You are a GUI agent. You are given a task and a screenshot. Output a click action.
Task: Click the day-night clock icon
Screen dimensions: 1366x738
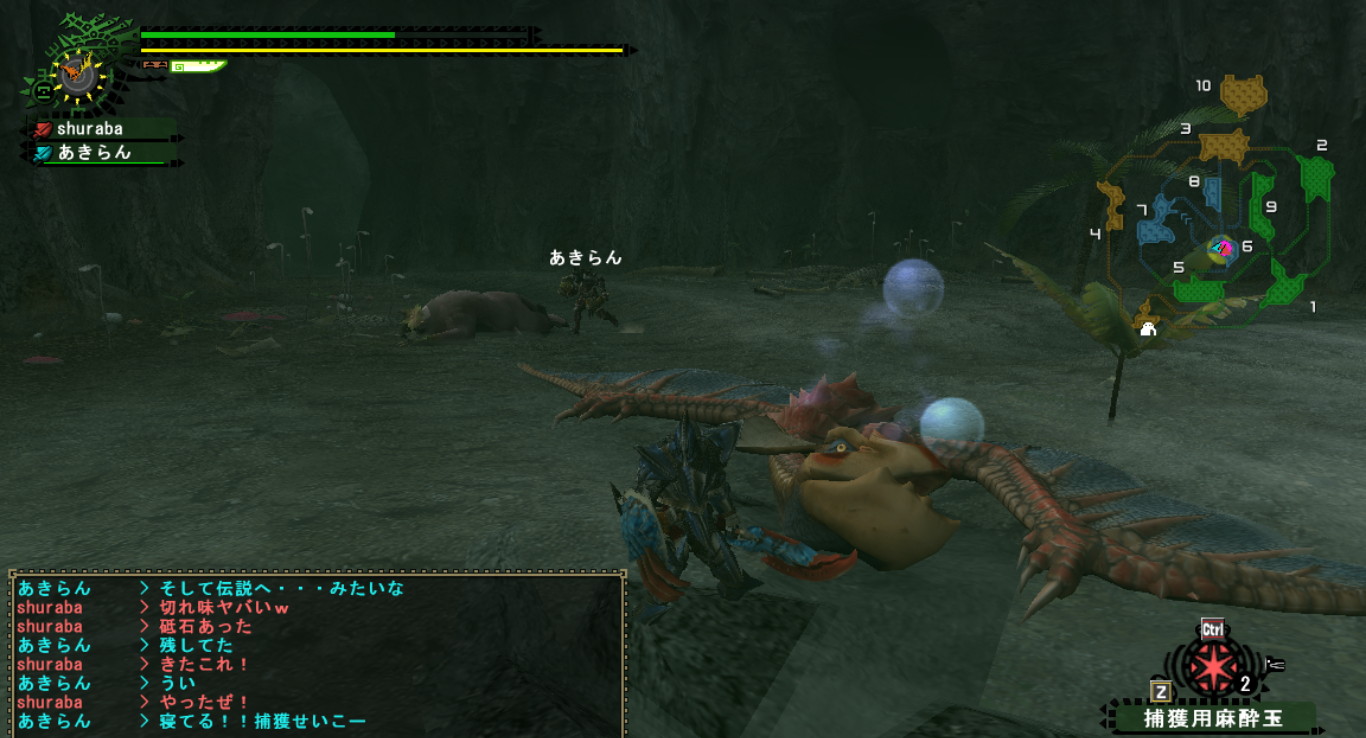click(76, 75)
